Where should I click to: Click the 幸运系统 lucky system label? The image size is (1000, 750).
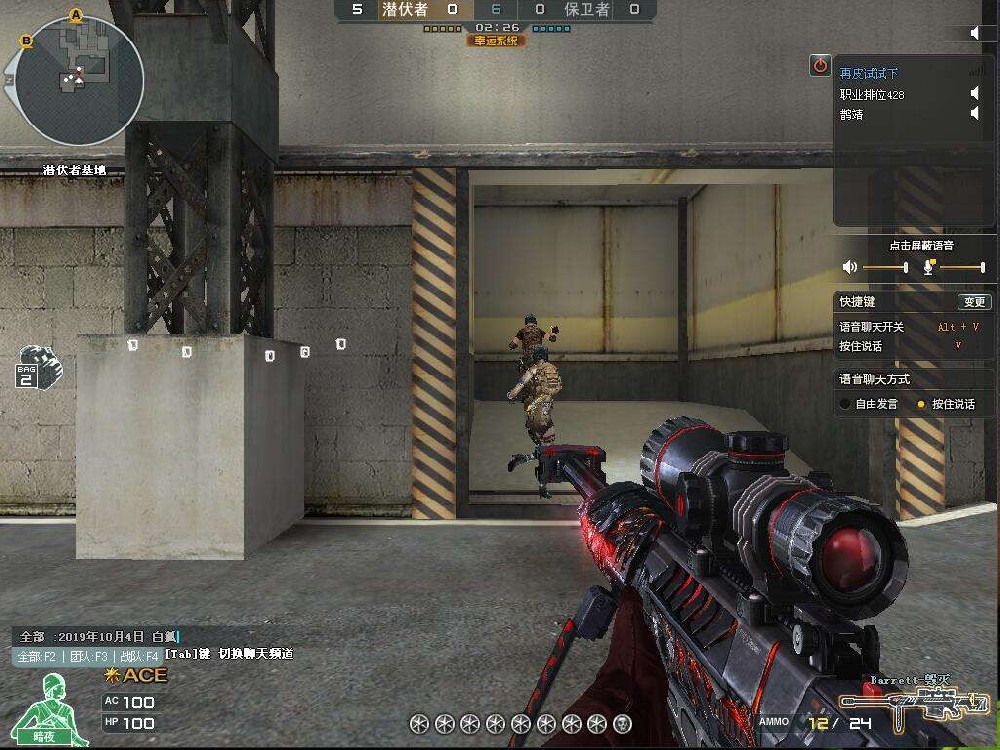pyautogui.click(x=494, y=41)
